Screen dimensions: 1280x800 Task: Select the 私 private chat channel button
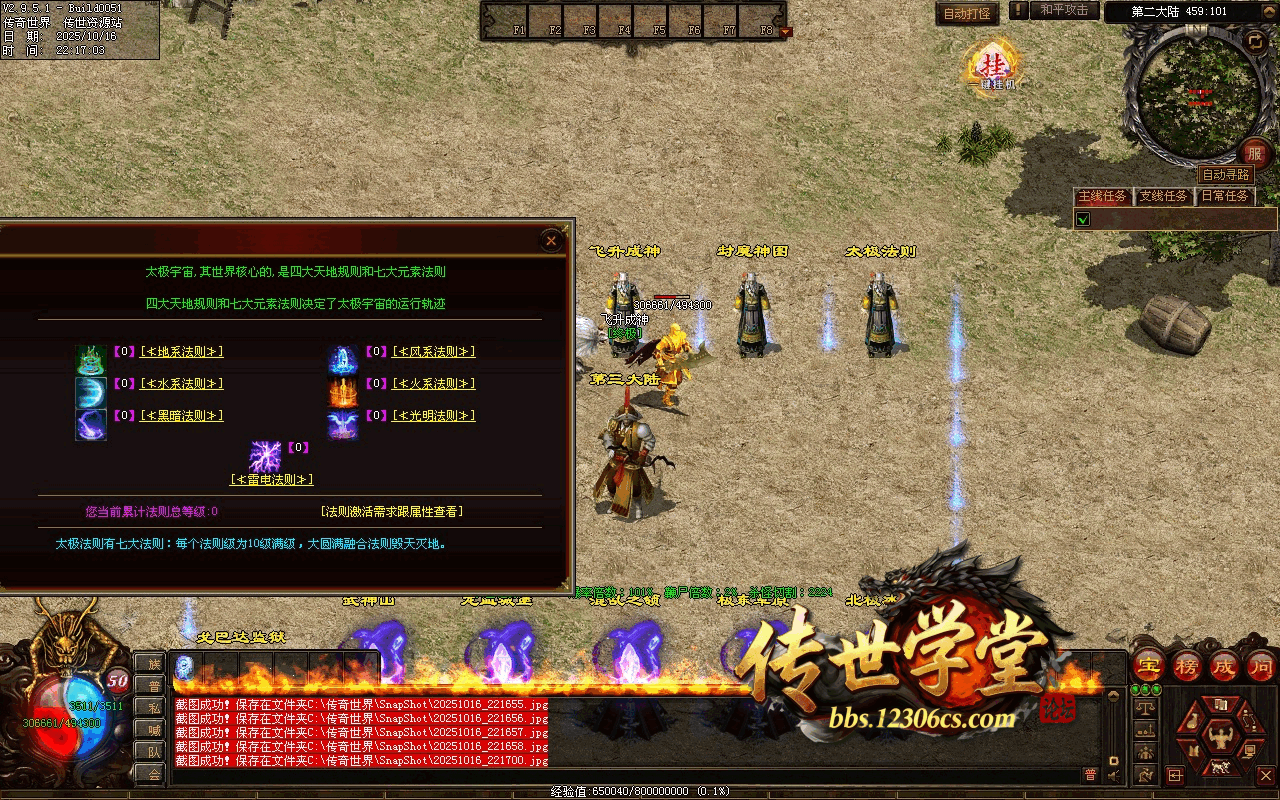[x=154, y=707]
